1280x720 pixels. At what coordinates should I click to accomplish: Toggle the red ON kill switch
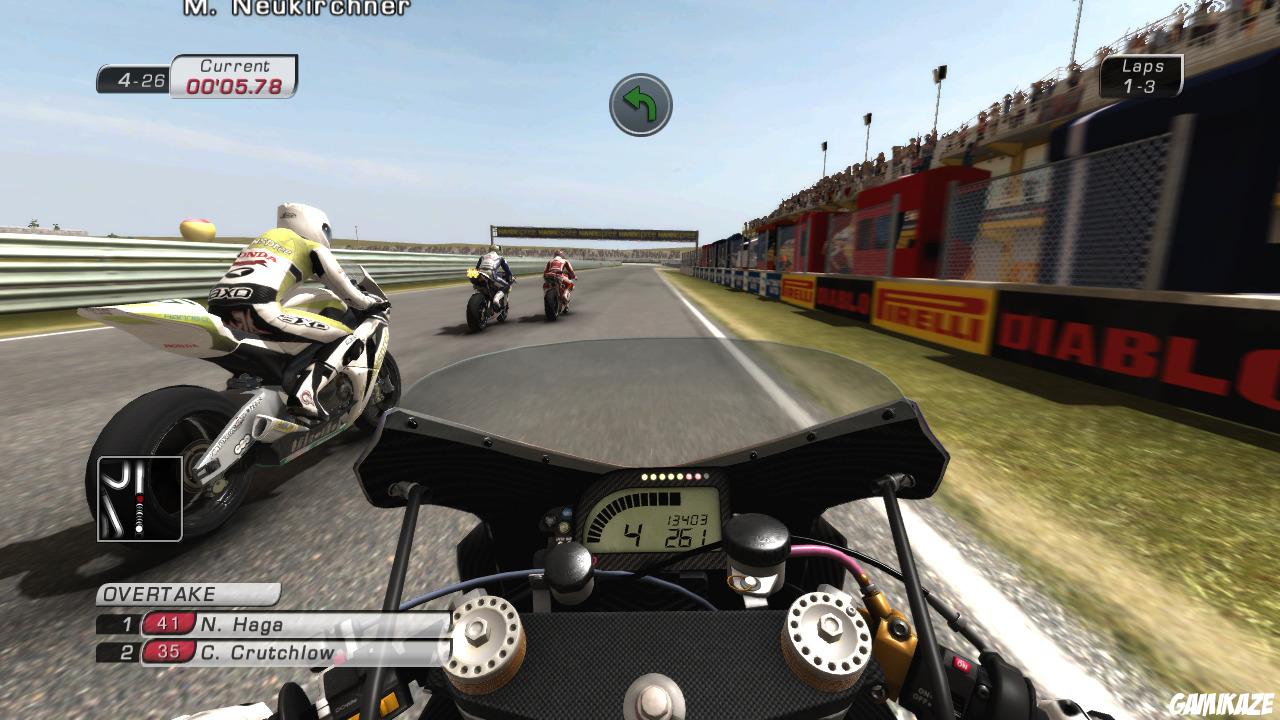click(x=962, y=664)
